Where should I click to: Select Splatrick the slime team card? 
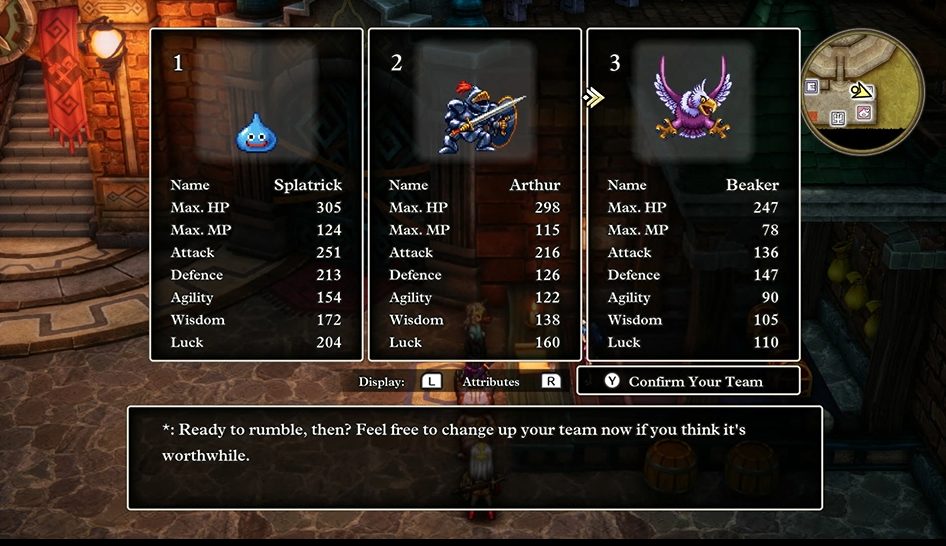[x=256, y=194]
